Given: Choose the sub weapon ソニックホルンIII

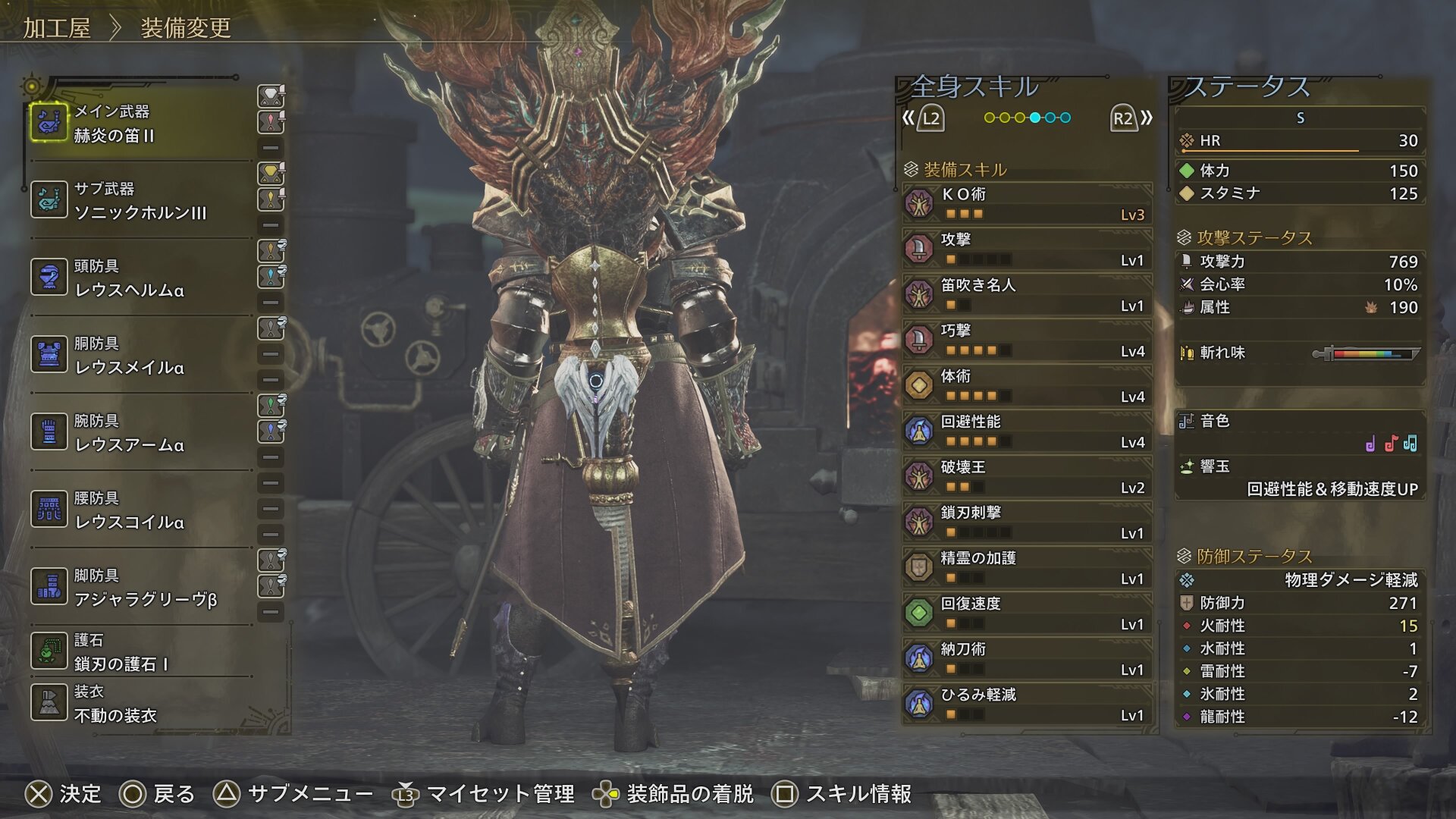Looking at the screenshot, I should (x=140, y=201).
